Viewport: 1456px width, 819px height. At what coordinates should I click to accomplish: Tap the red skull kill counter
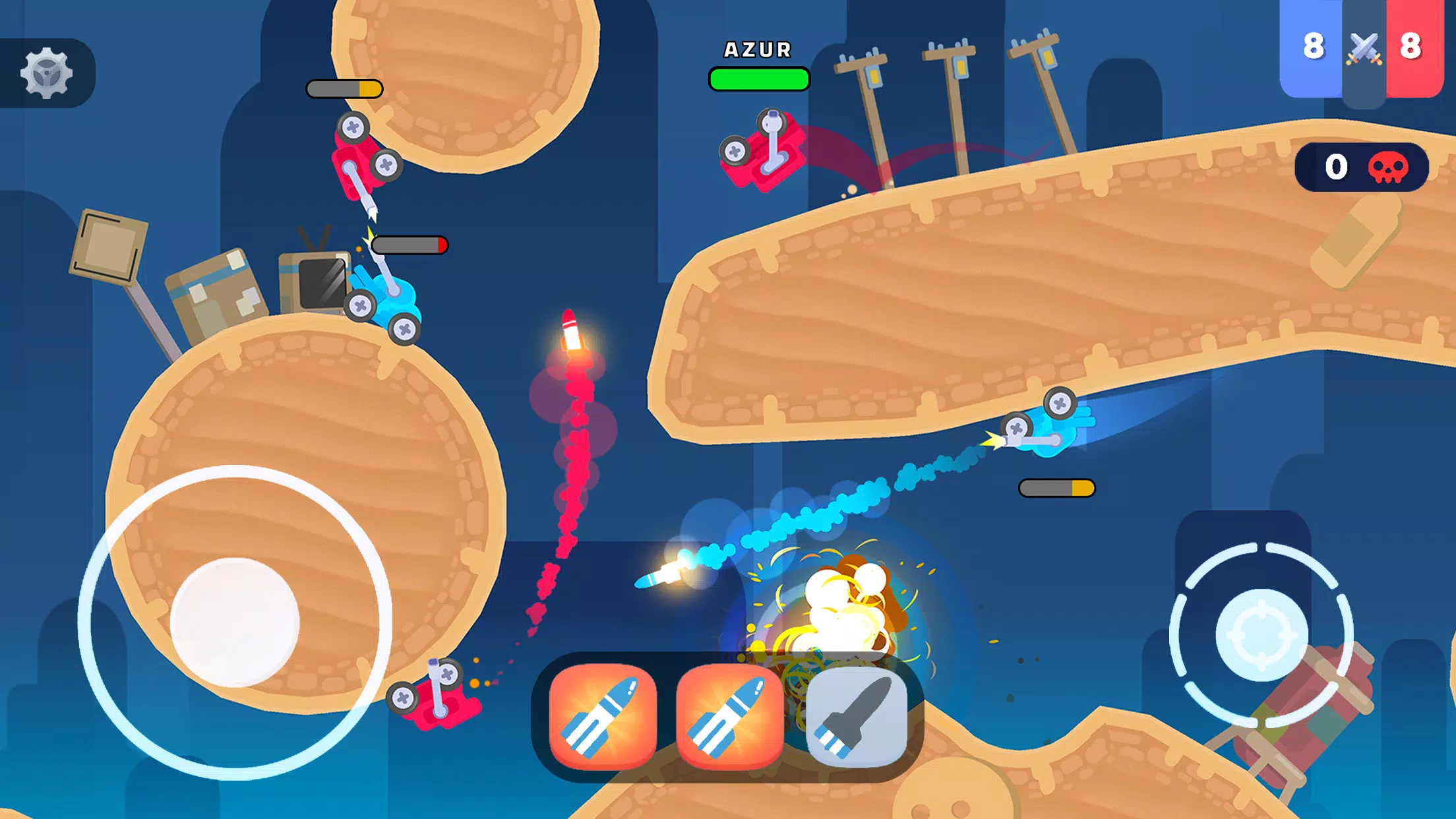[x=1386, y=168]
